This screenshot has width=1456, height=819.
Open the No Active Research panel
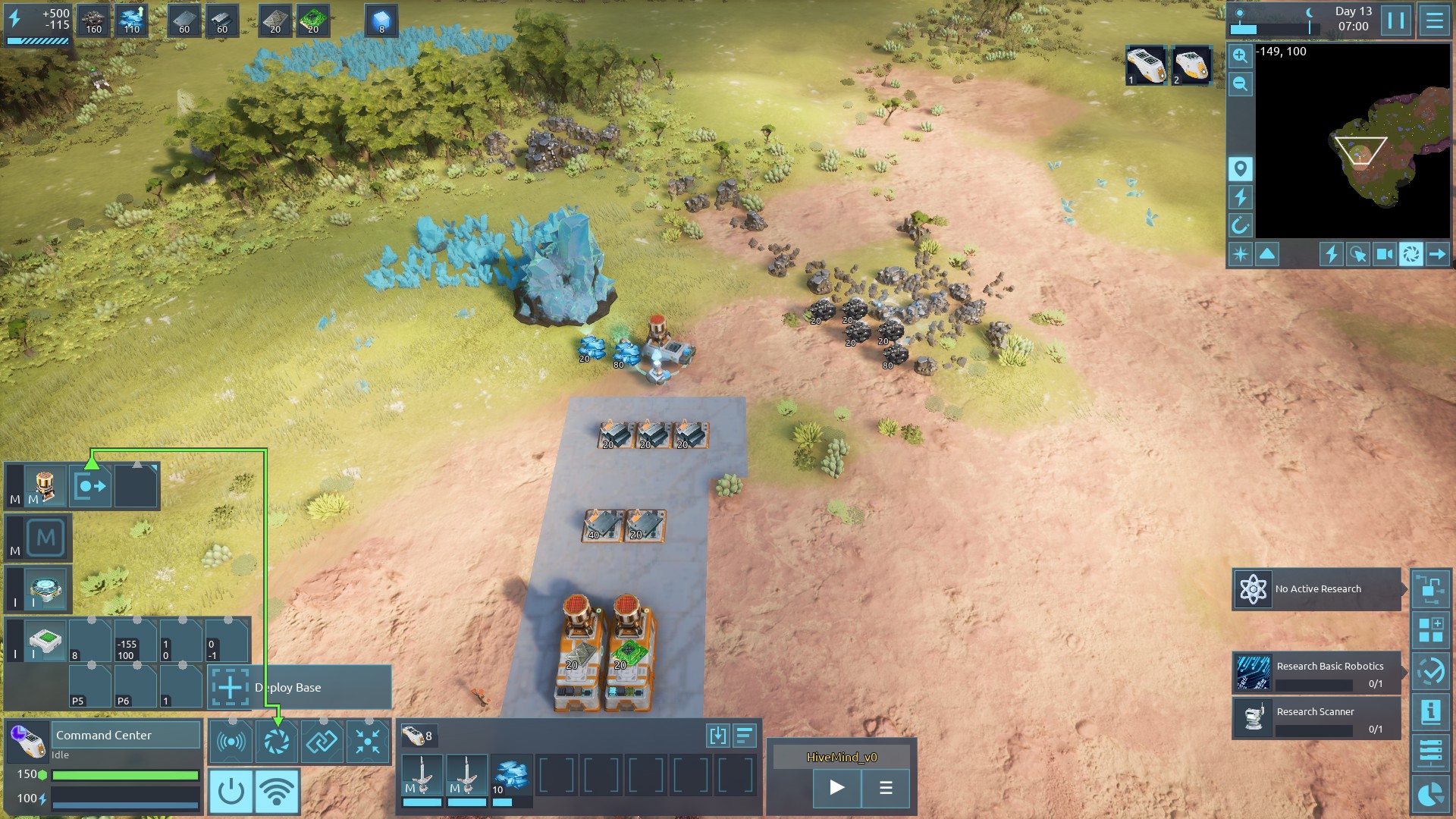point(1316,589)
